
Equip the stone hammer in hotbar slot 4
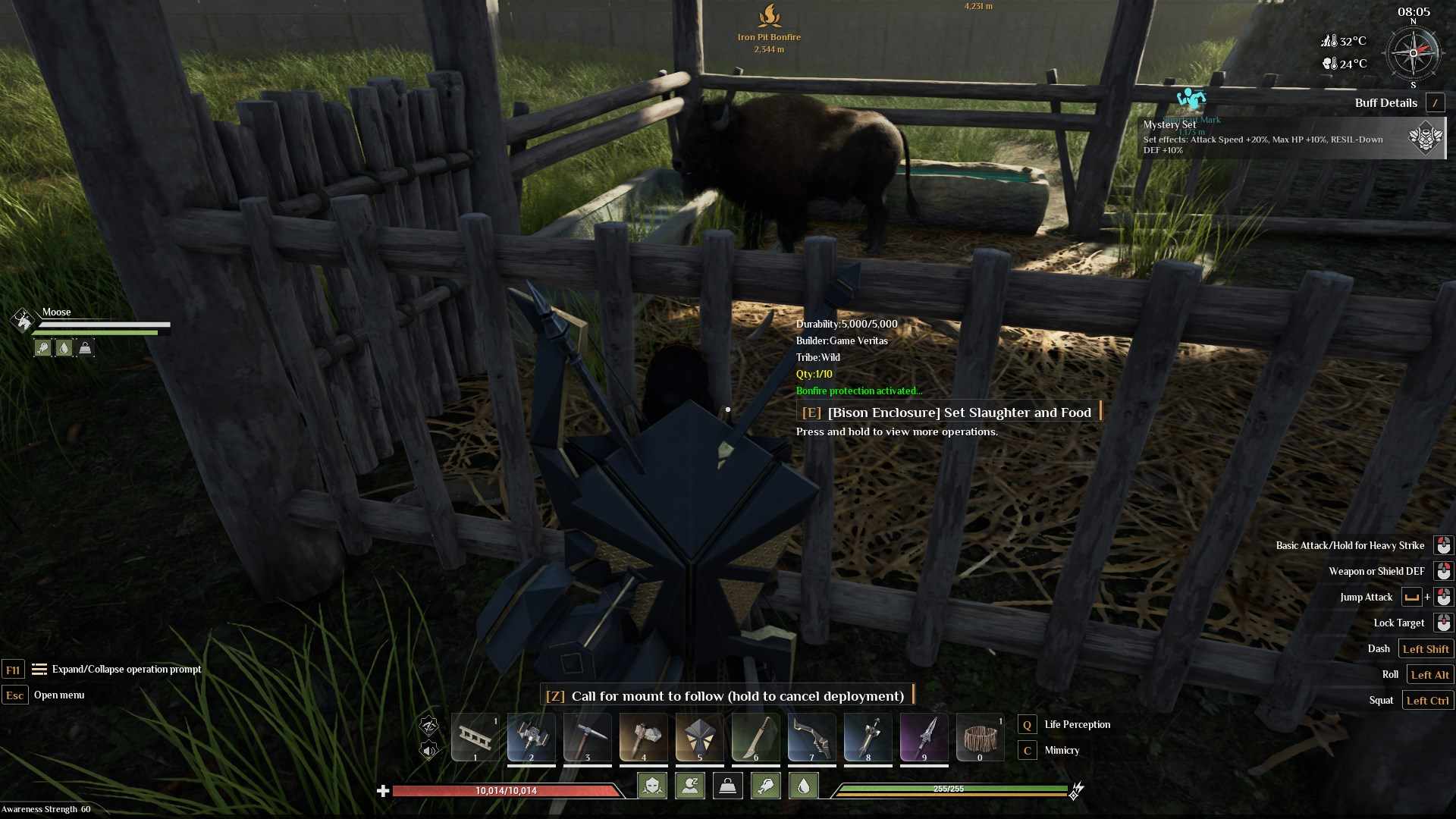[x=644, y=737]
